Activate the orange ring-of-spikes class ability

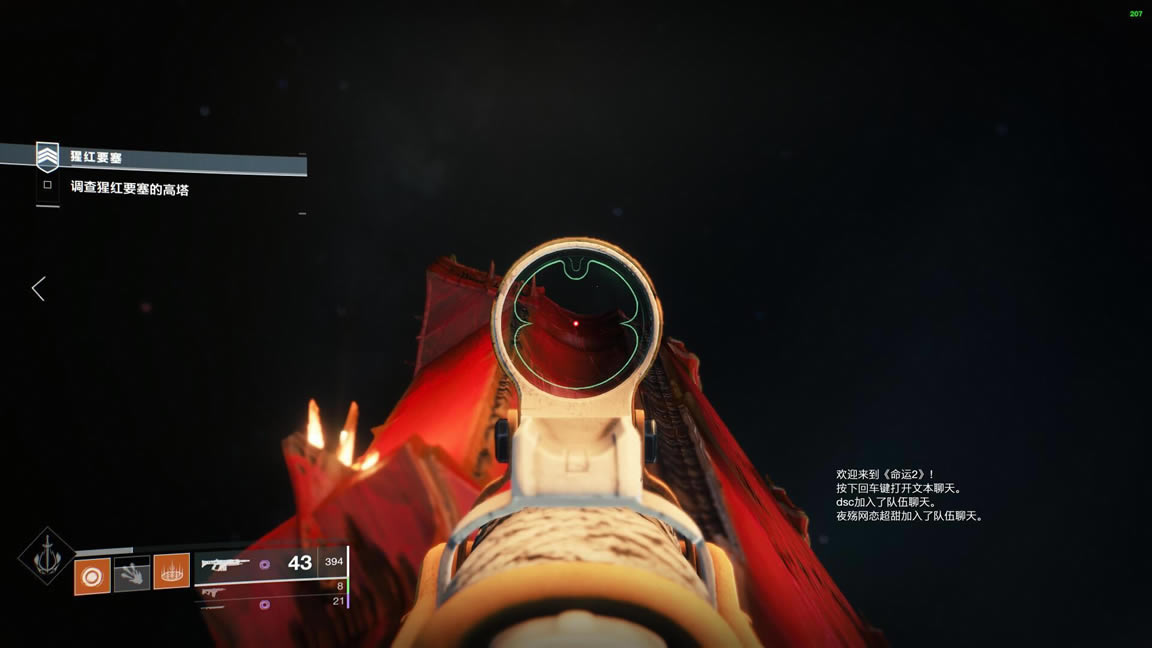171,572
